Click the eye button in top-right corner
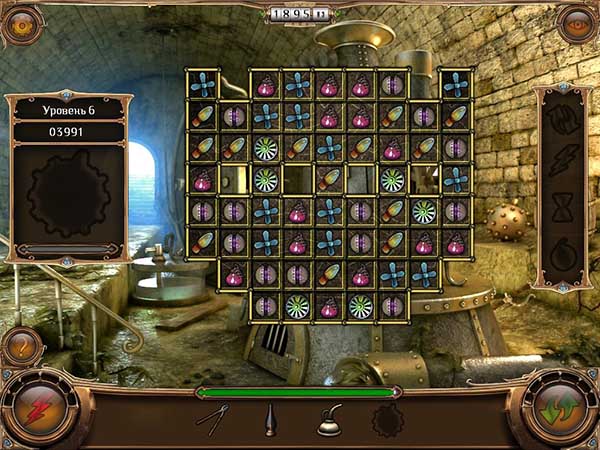Viewport: 600px width, 450px height. coord(577,23)
